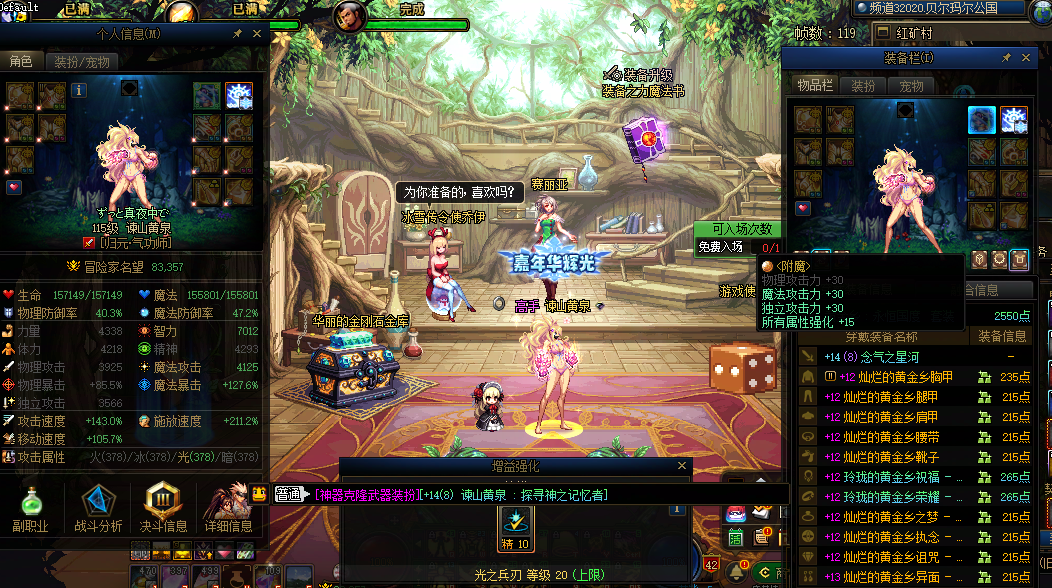Show 详细信息 detailed information
The height and width of the screenshot is (588, 1052).
tap(228, 508)
